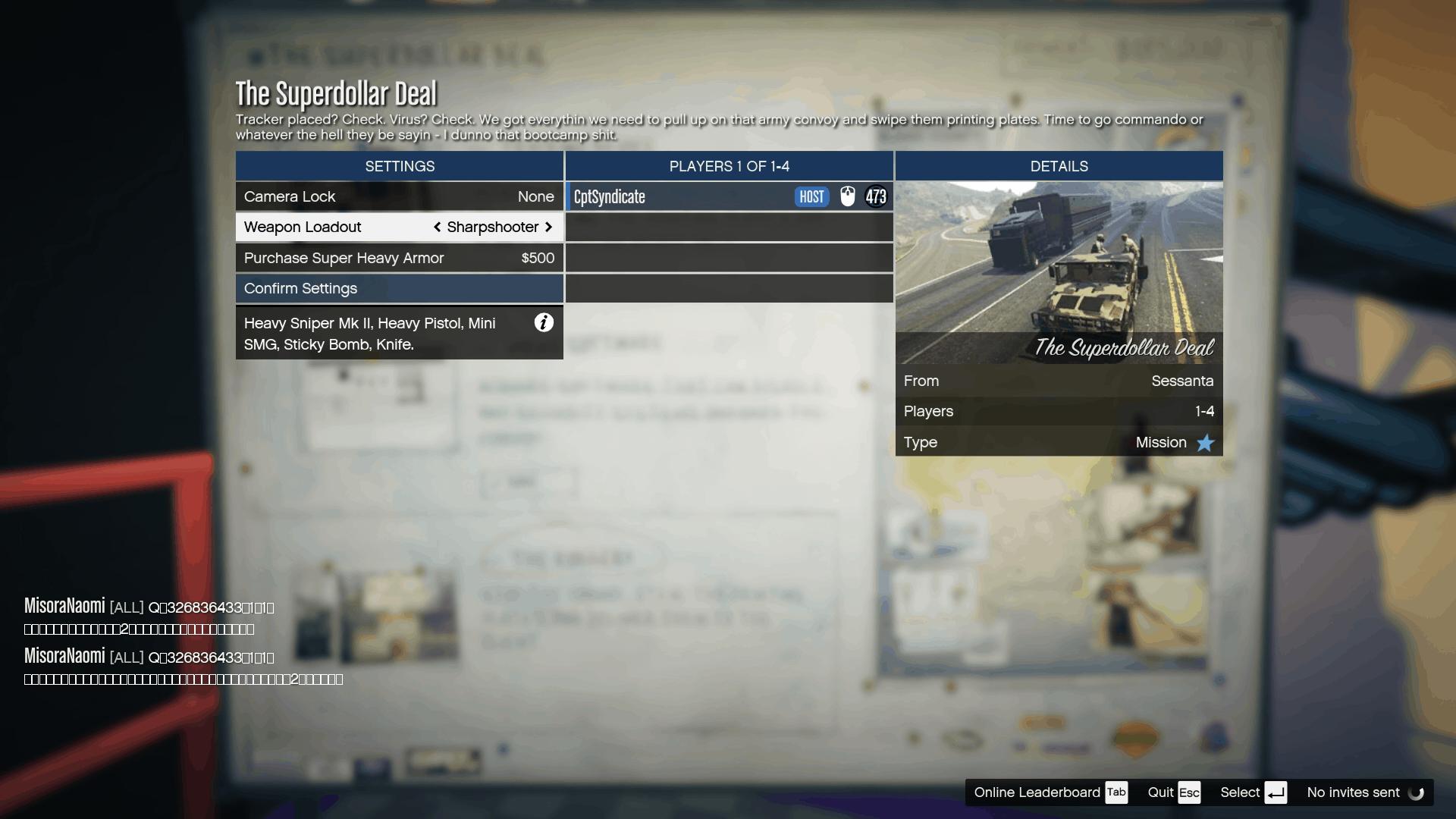The image size is (1456, 819).
Task: Click right arrow to change Weapon Loadout
Action: click(549, 227)
